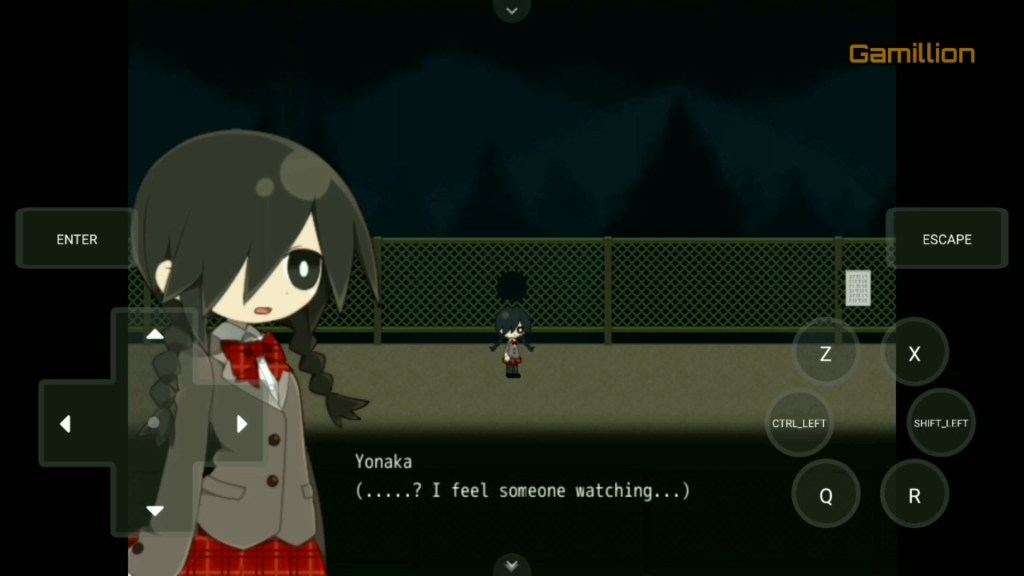Tap the round Z button
This screenshot has height=576, width=1024.
pos(825,353)
